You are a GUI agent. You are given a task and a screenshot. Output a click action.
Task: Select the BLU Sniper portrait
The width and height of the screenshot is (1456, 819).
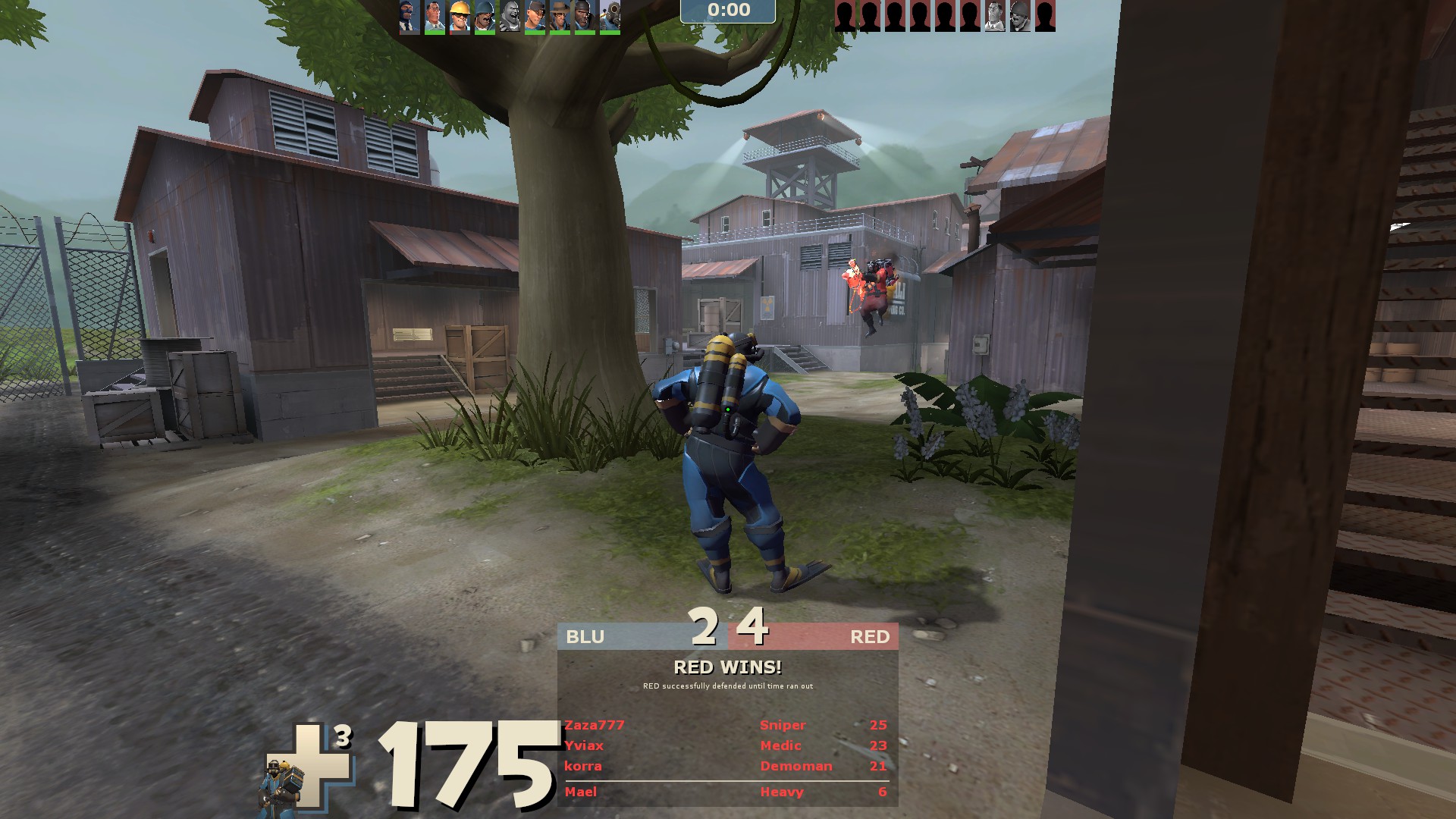[560, 16]
